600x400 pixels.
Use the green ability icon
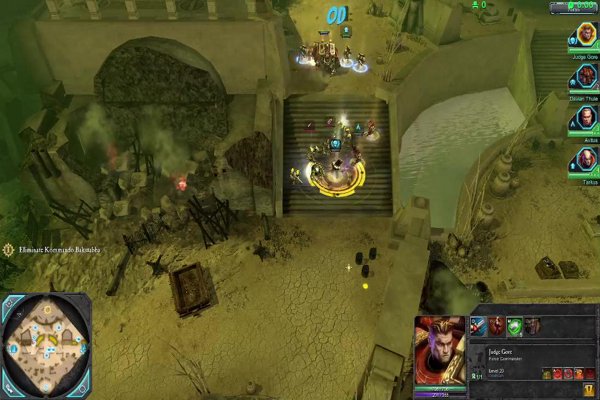pos(514,325)
